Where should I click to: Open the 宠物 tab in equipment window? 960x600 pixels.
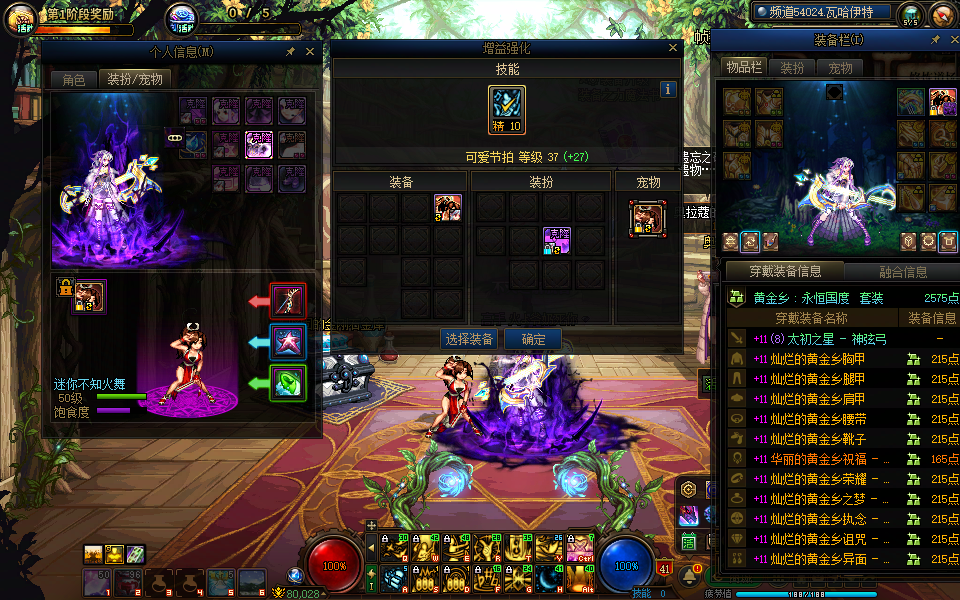coord(841,68)
